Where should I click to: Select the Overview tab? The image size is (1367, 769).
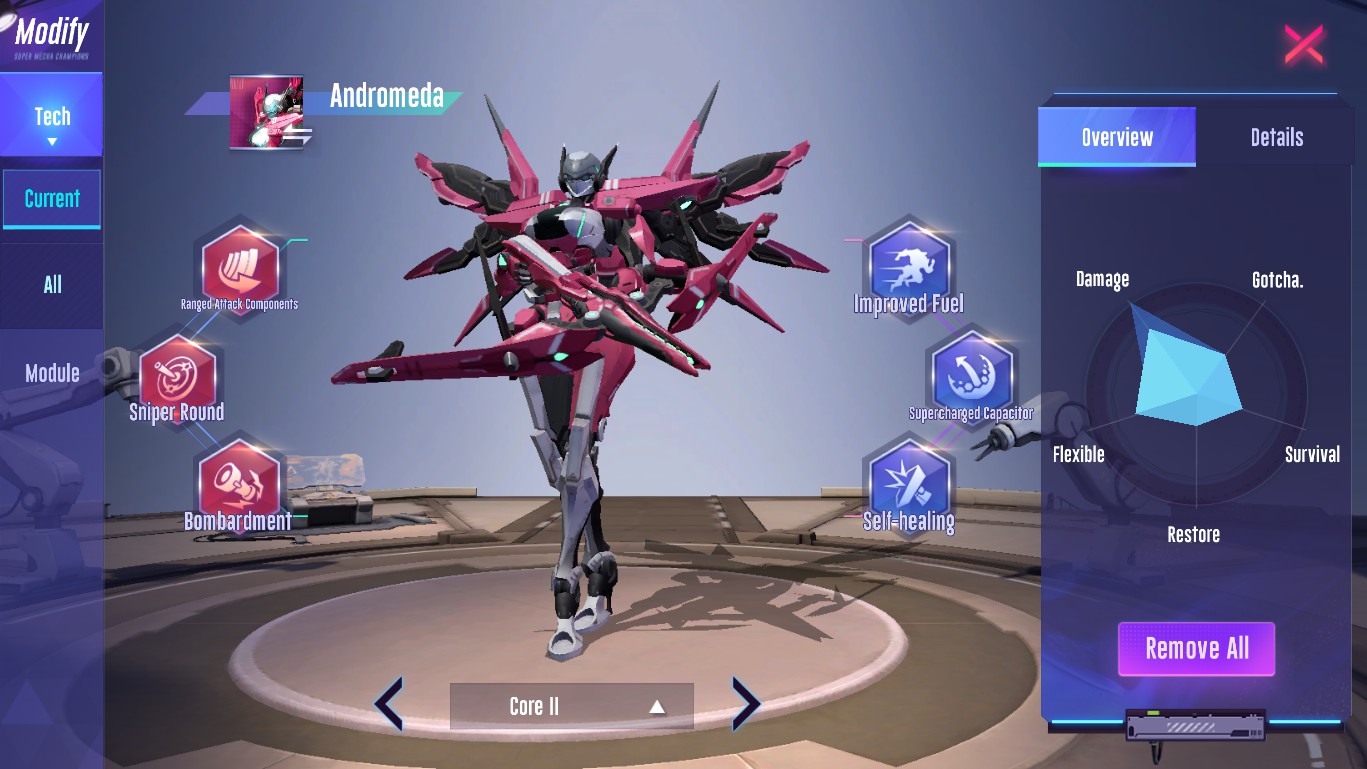[1117, 137]
